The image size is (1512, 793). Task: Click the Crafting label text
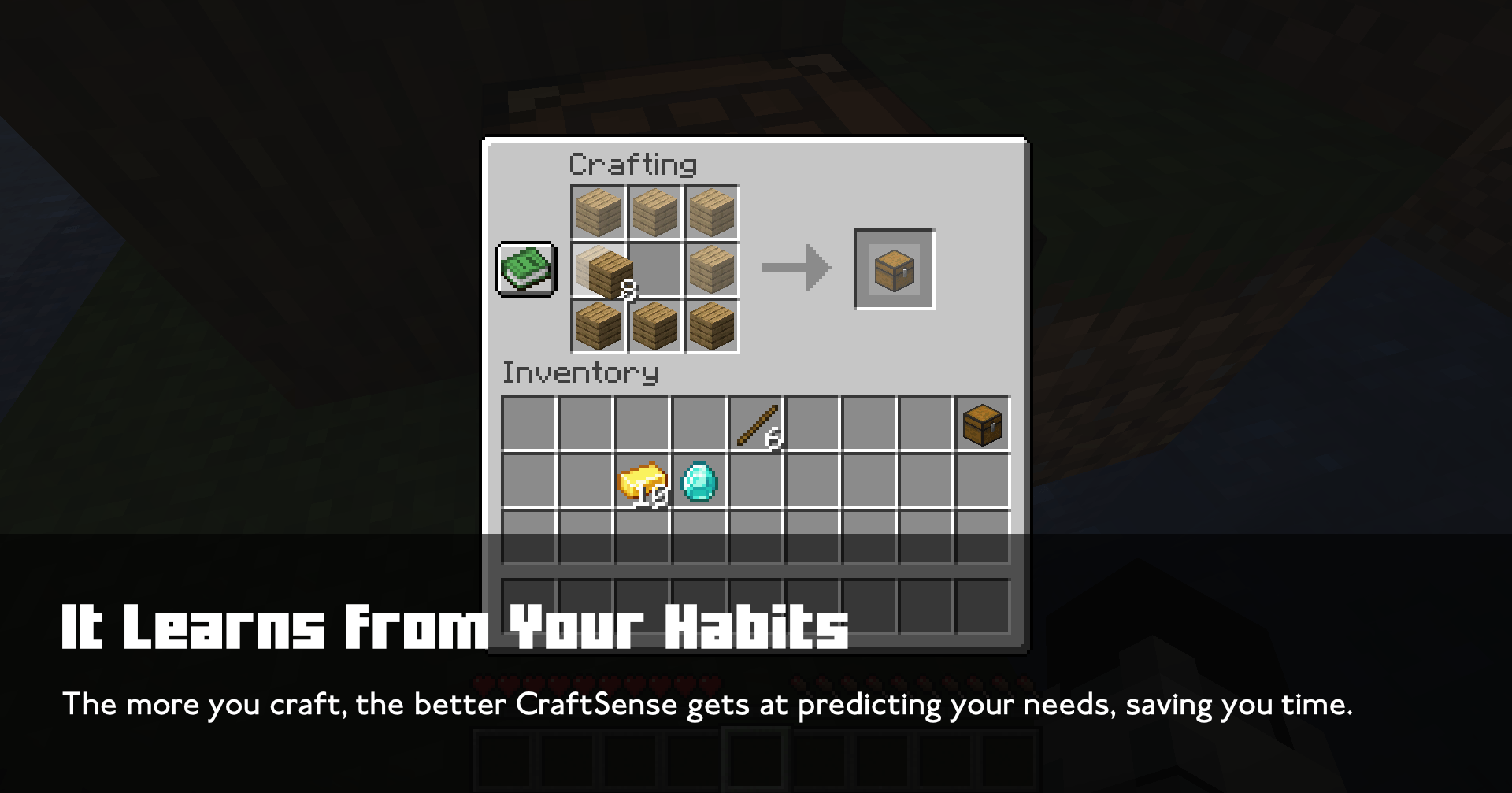[x=632, y=164]
